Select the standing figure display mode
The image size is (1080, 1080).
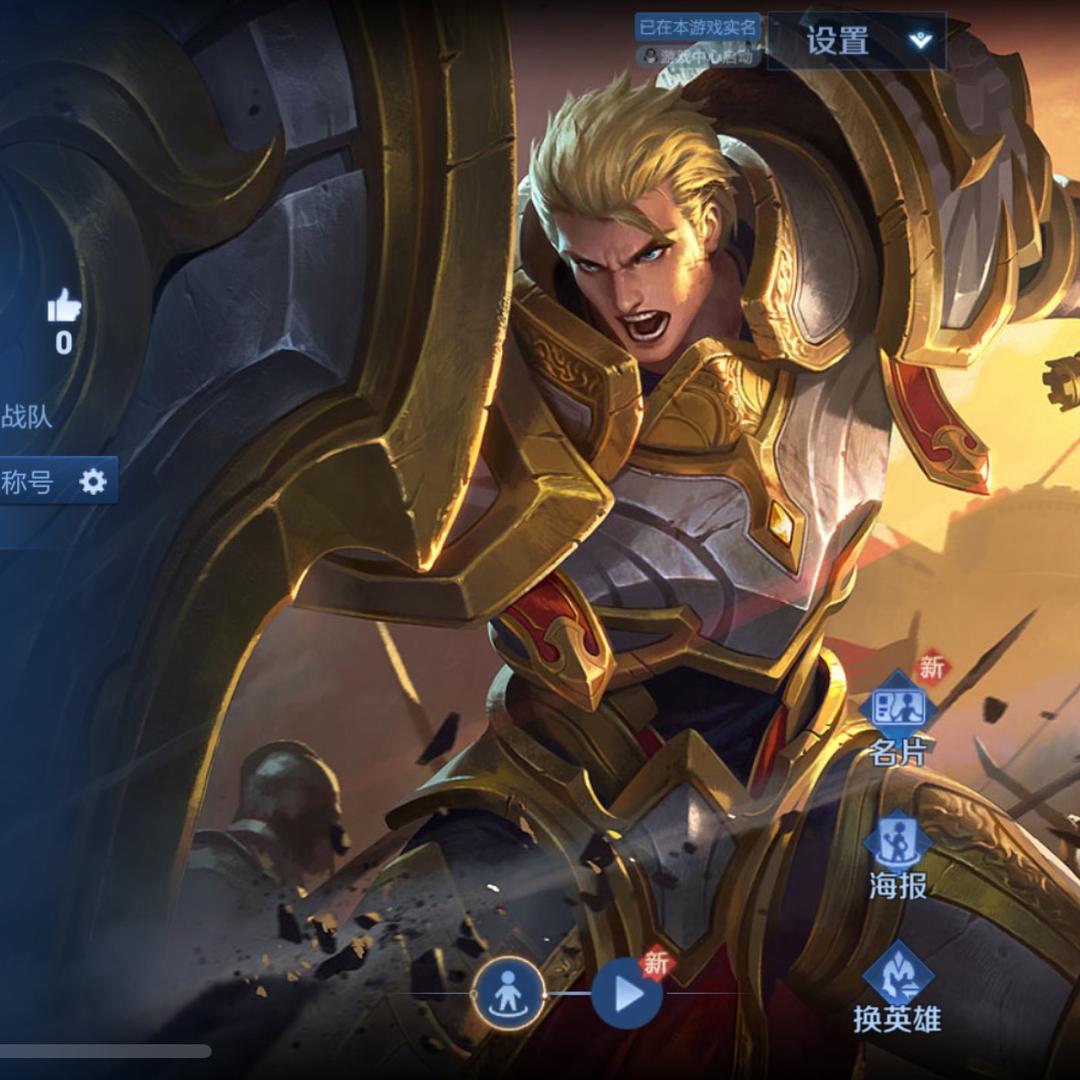509,994
